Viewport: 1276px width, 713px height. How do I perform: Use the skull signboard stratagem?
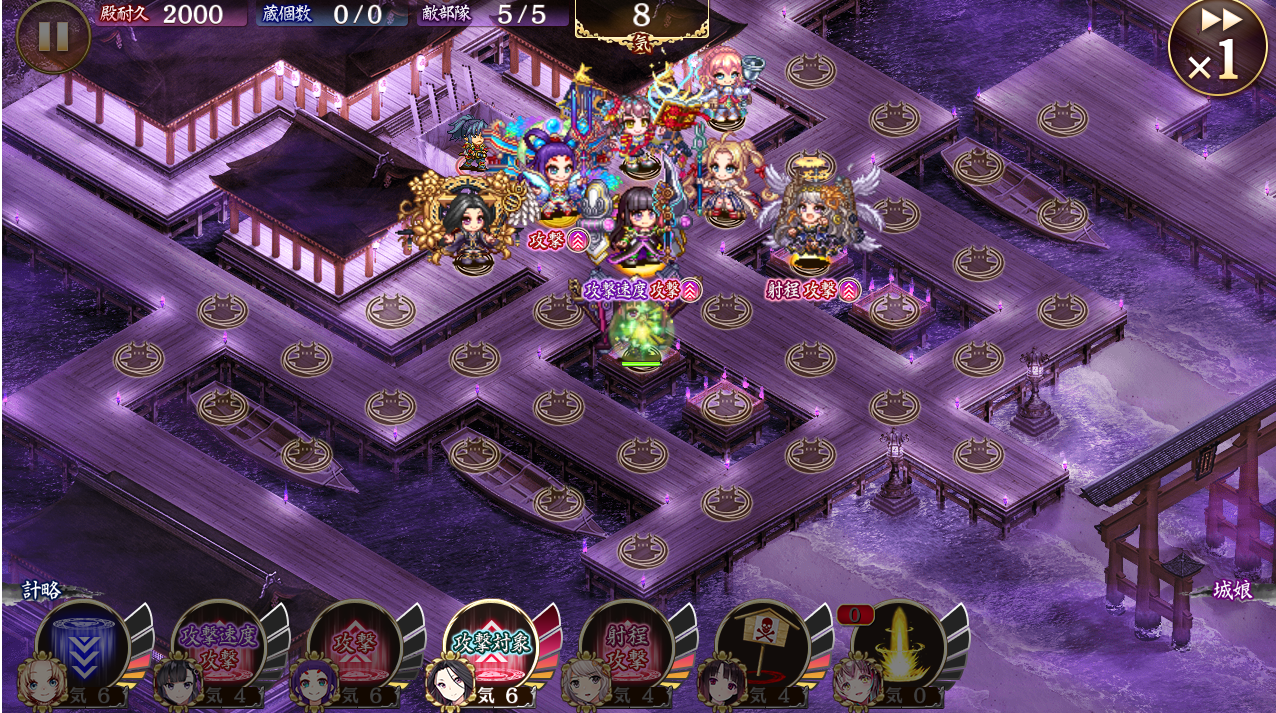(762, 647)
